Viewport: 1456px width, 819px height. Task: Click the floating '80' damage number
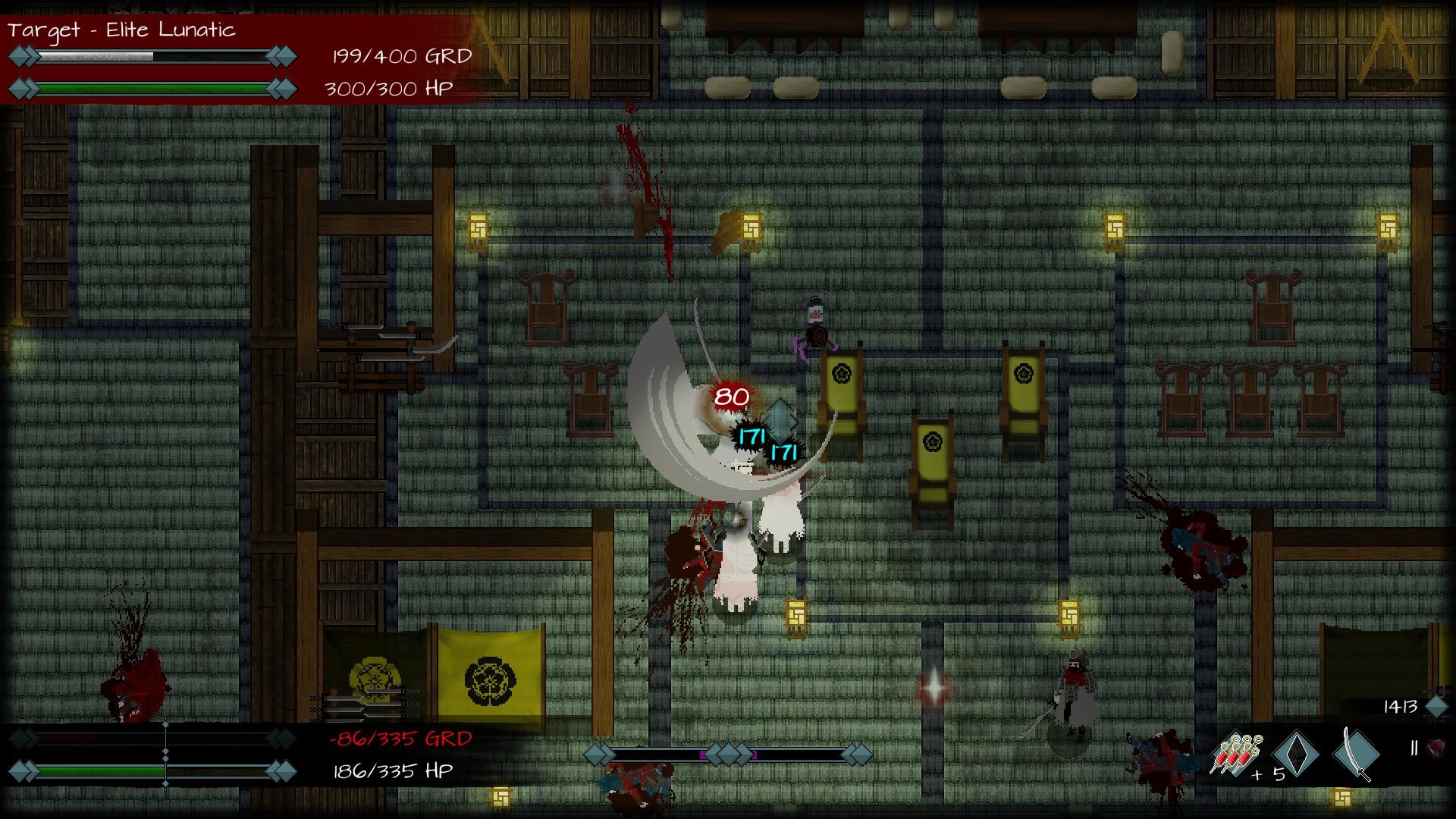coord(730,395)
